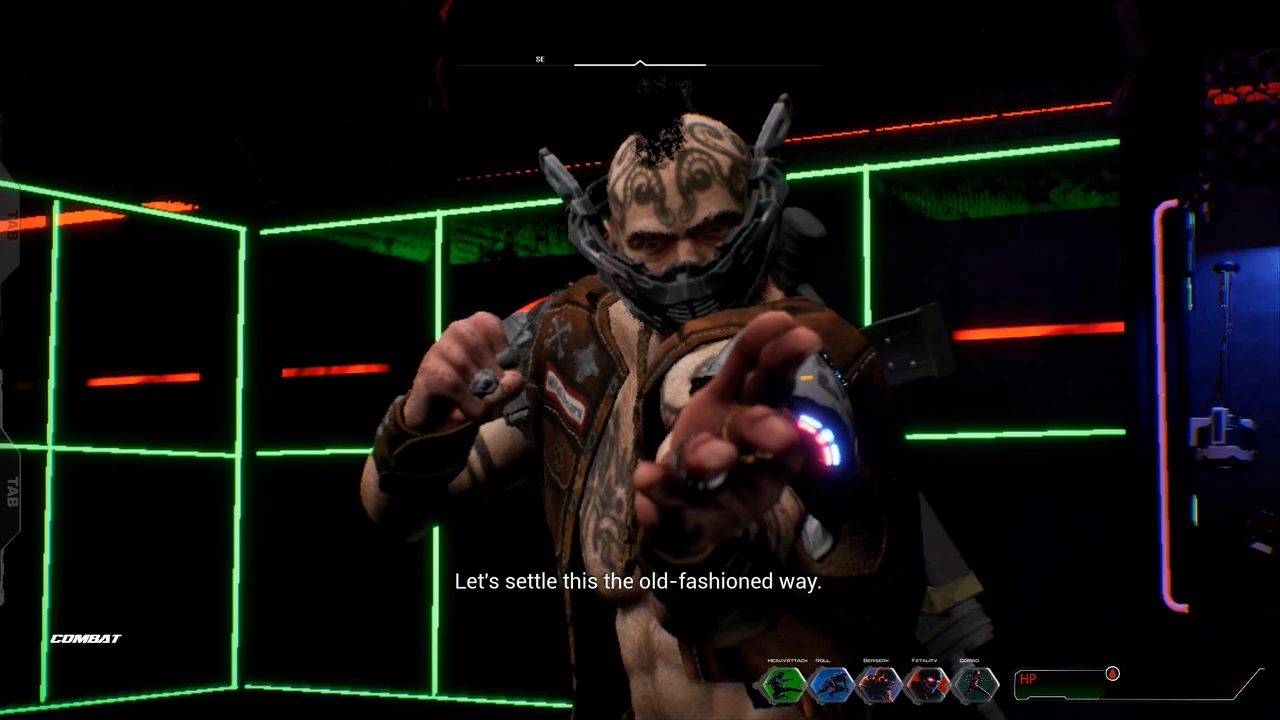The height and width of the screenshot is (720, 1280).
Task: Activate the Combo ability icon
Action: click(x=974, y=685)
